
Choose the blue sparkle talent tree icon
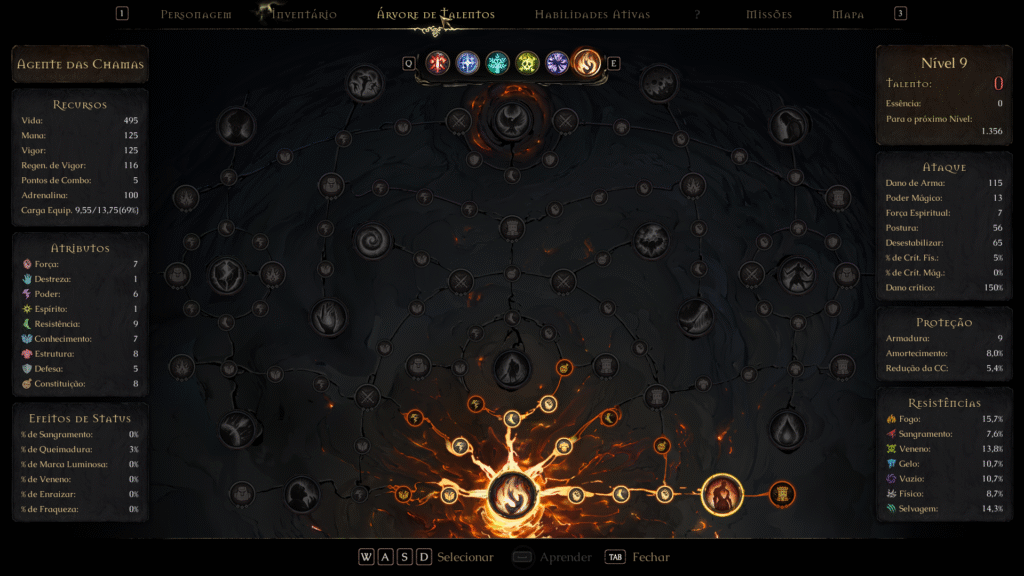click(467, 63)
